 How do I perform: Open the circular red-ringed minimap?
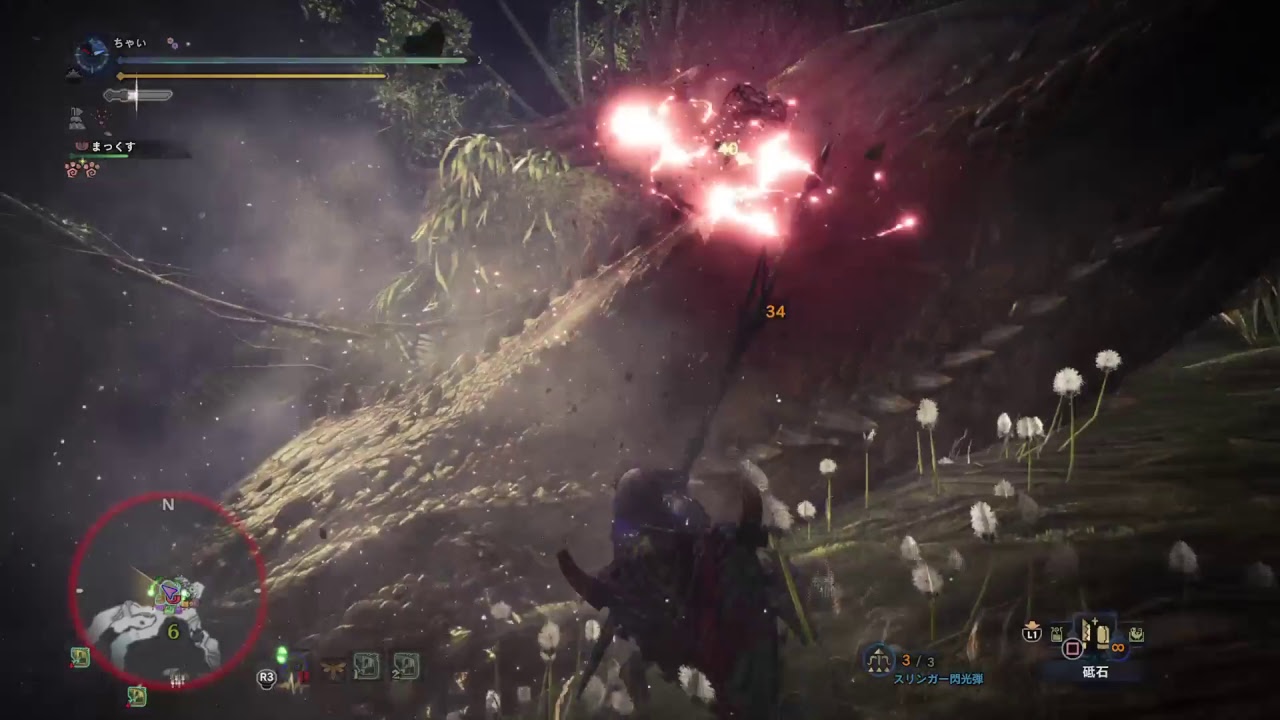click(x=167, y=592)
